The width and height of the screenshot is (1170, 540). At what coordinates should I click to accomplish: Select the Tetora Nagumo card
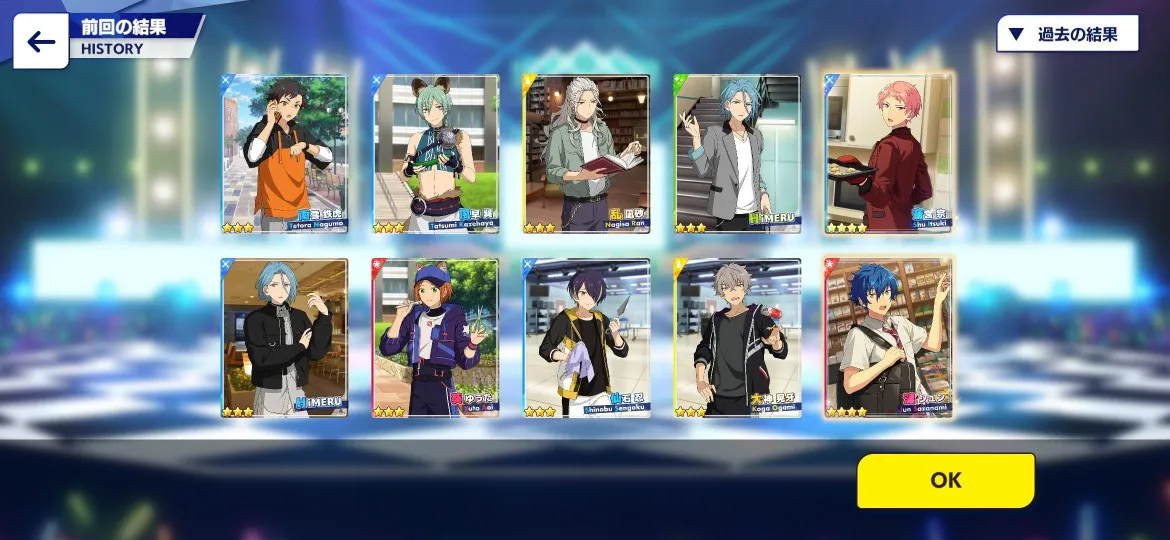[x=284, y=153]
